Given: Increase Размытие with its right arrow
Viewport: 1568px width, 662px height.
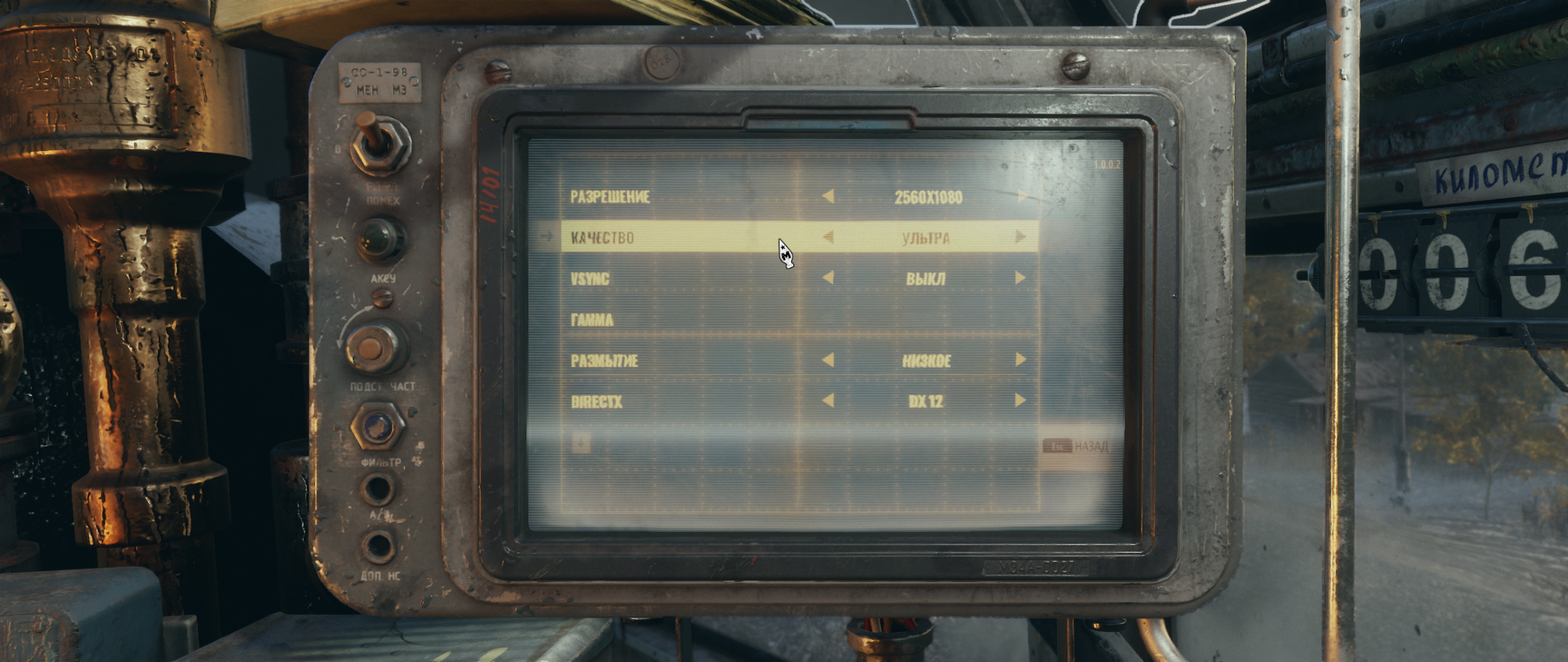Looking at the screenshot, I should [1021, 359].
